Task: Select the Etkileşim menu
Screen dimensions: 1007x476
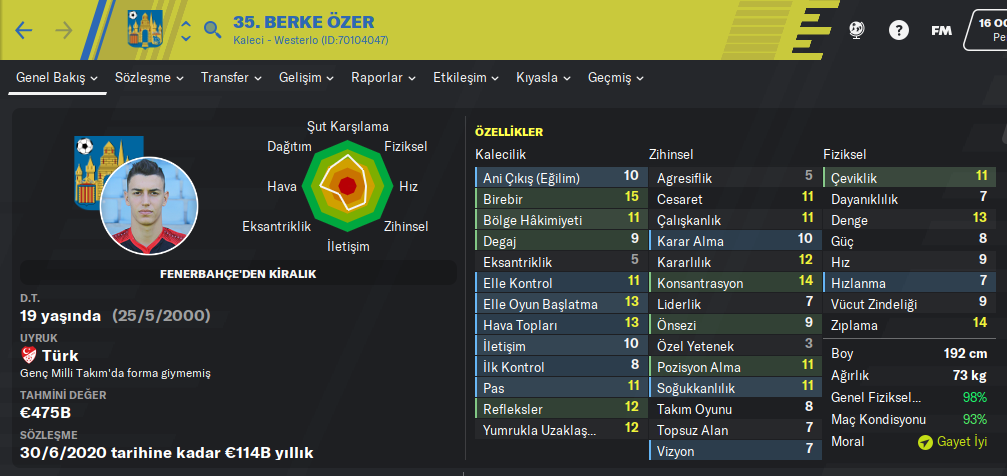Action: coord(466,77)
